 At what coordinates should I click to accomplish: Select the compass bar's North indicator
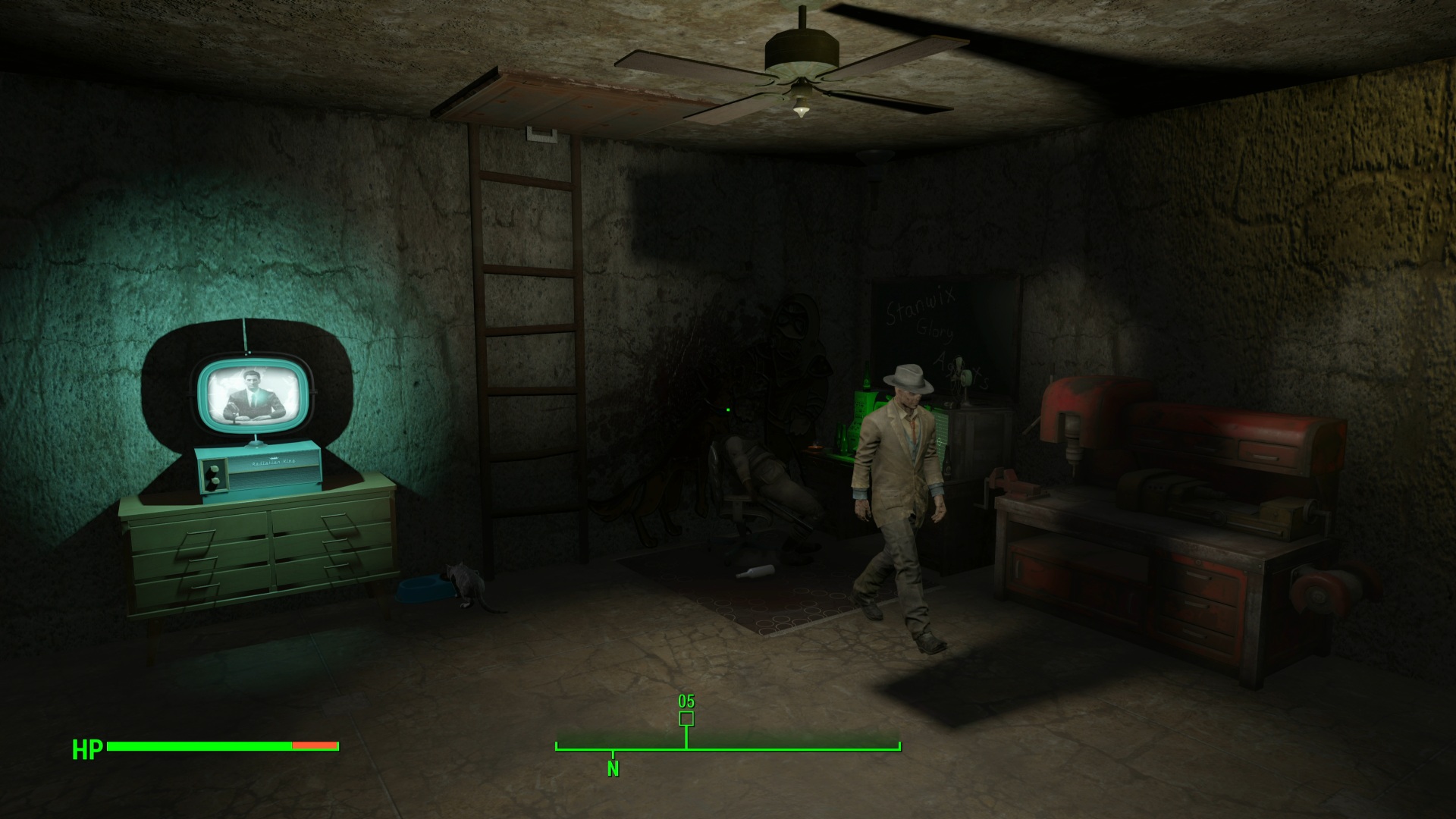tap(613, 768)
